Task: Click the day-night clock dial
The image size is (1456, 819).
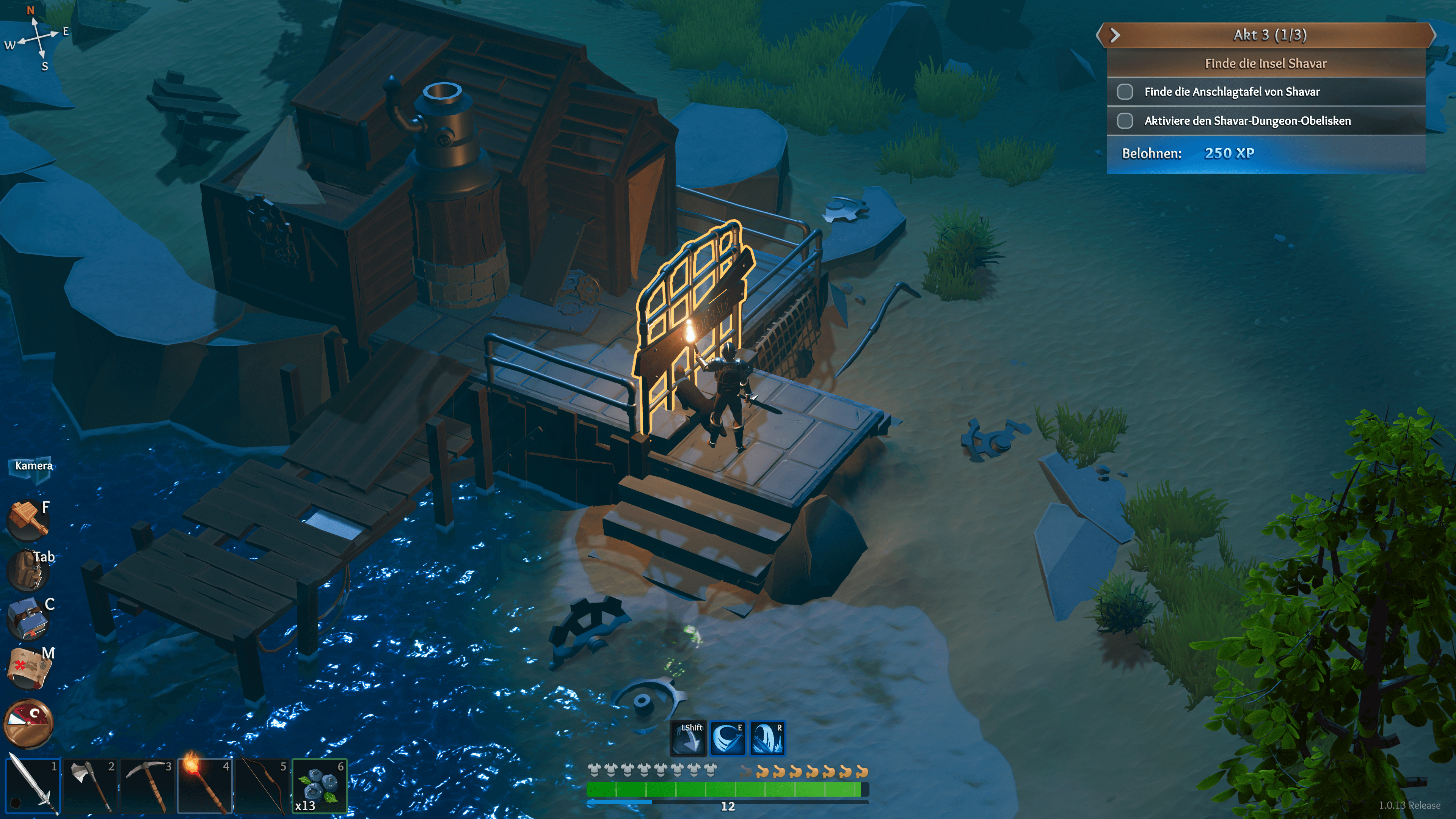Action: 29,723
